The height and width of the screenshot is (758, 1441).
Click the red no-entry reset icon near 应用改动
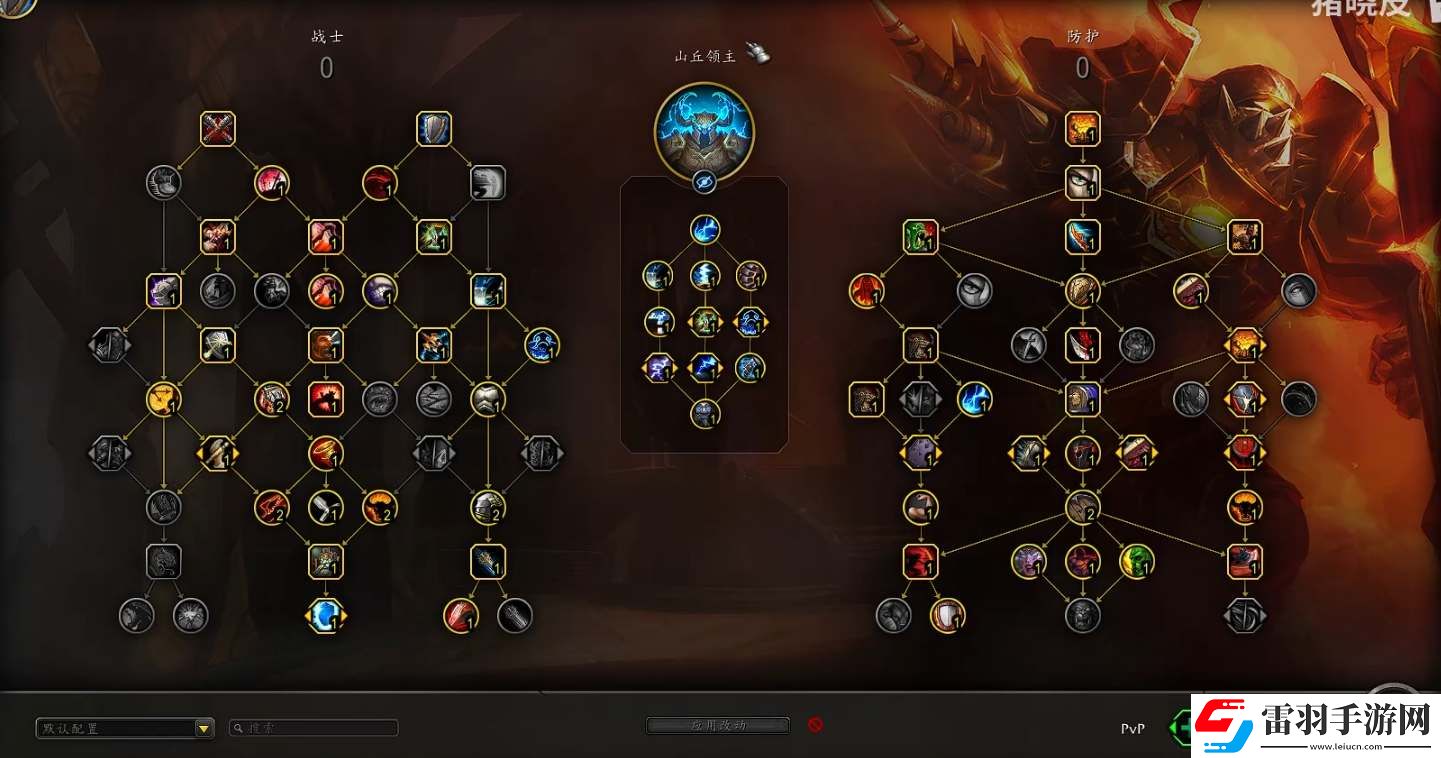coord(815,725)
